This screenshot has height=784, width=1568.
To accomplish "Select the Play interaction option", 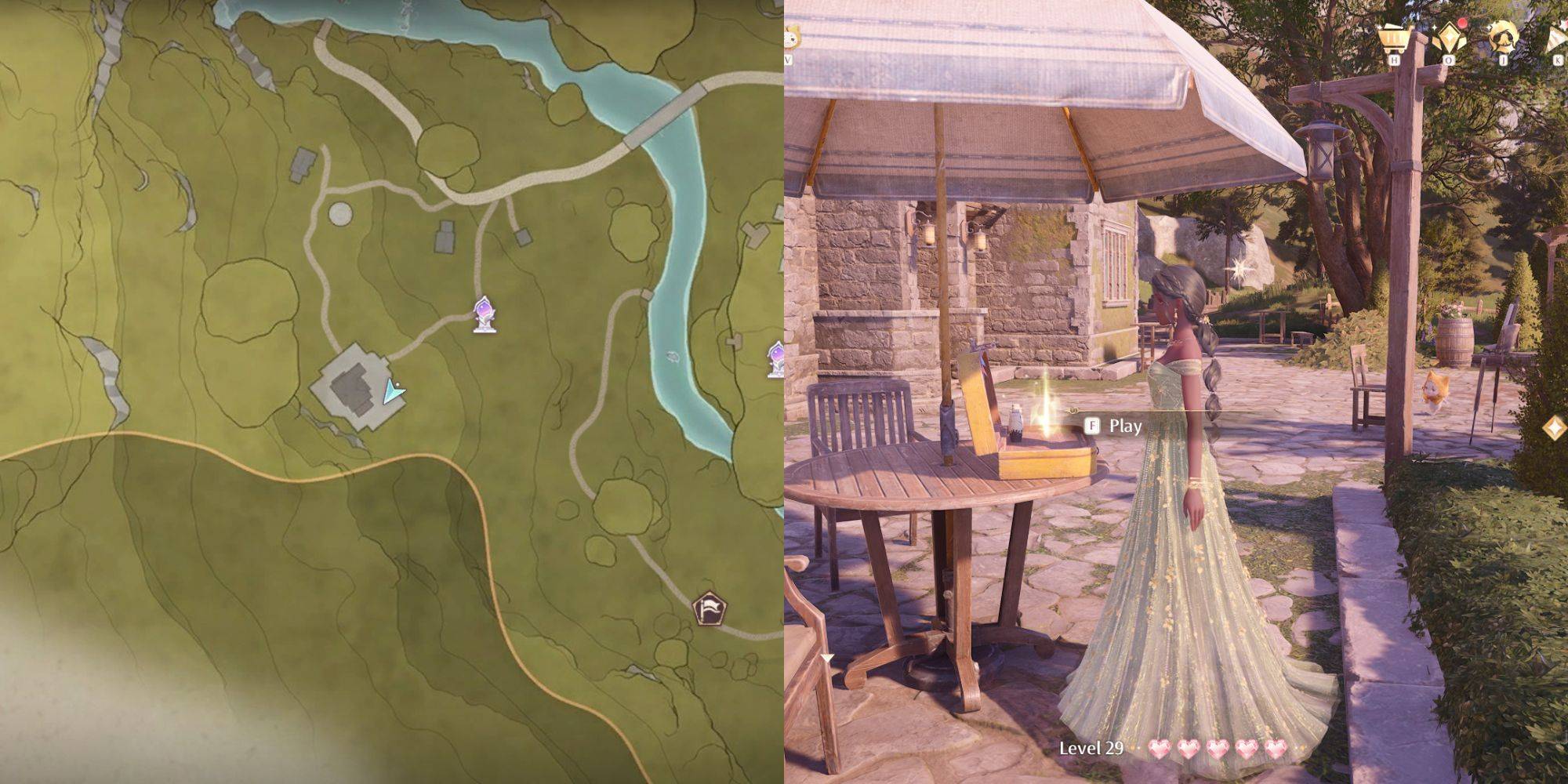I will pos(1115,426).
